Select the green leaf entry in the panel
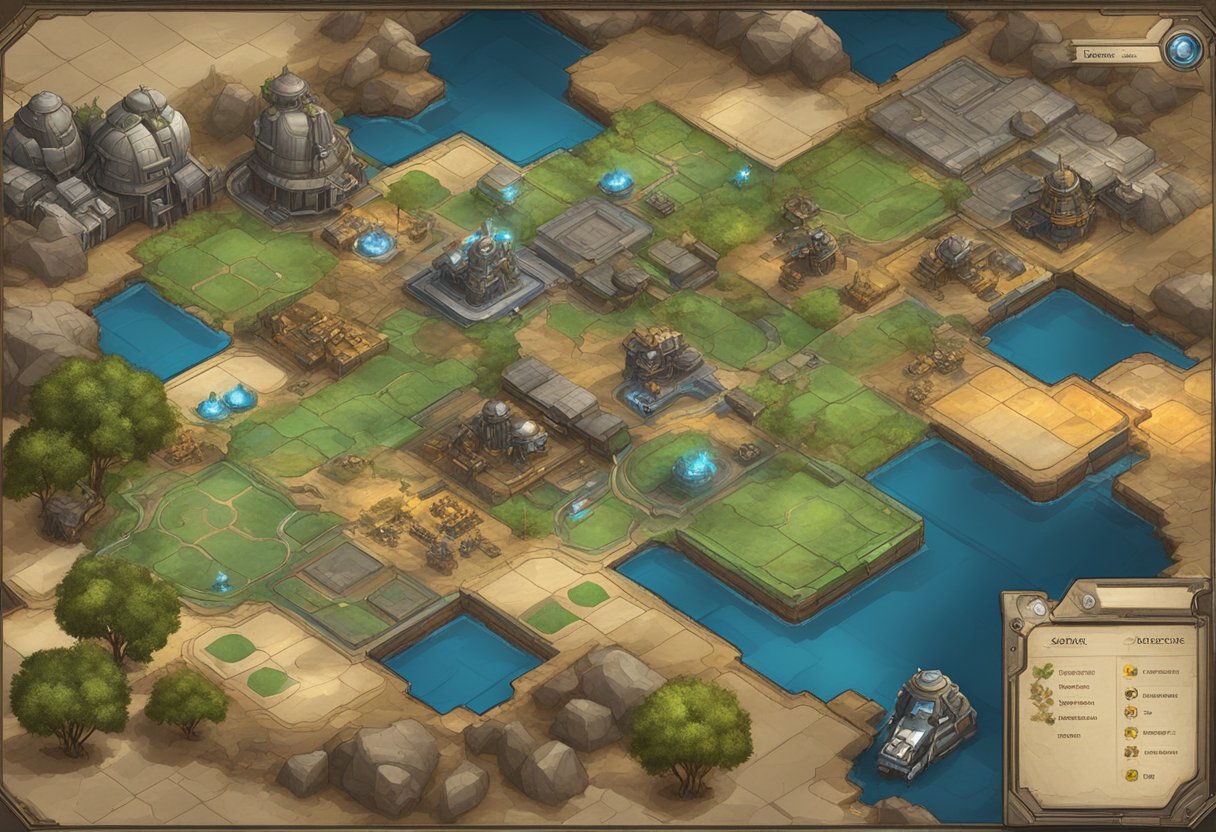Viewport: 1216px width, 832px height. point(1042,672)
